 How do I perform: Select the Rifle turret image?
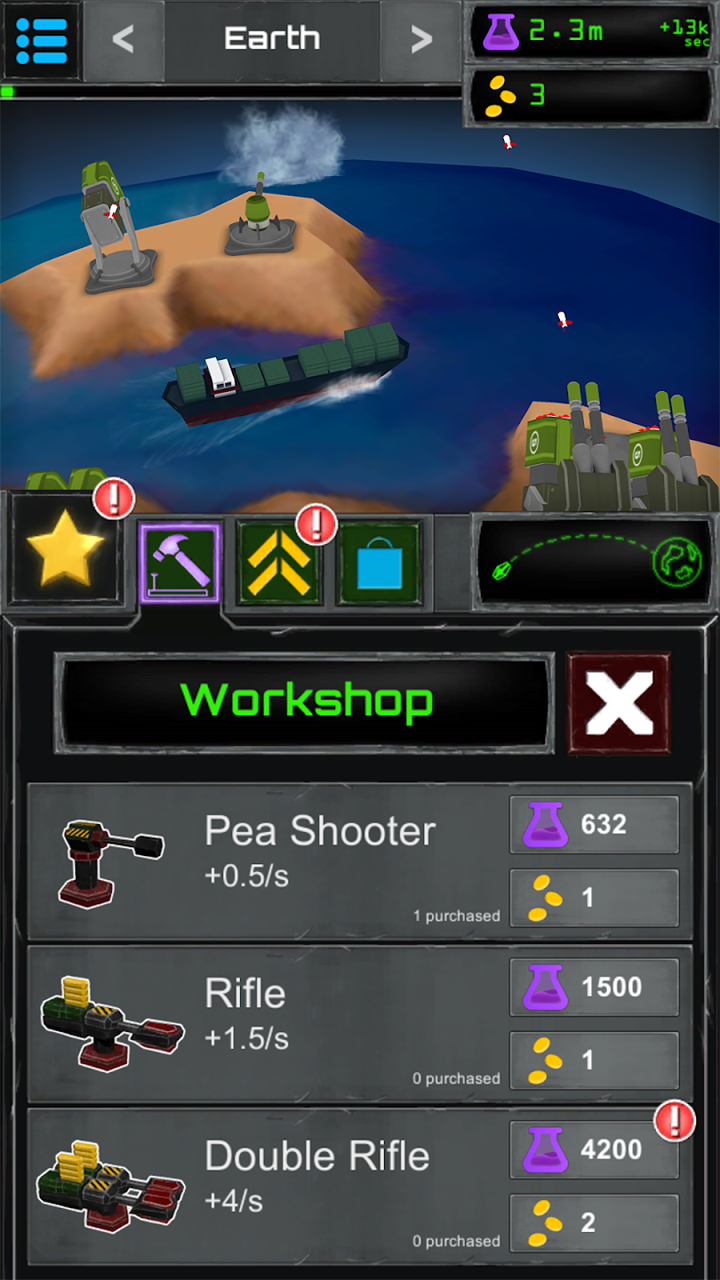pyautogui.click(x=112, y=1022)
